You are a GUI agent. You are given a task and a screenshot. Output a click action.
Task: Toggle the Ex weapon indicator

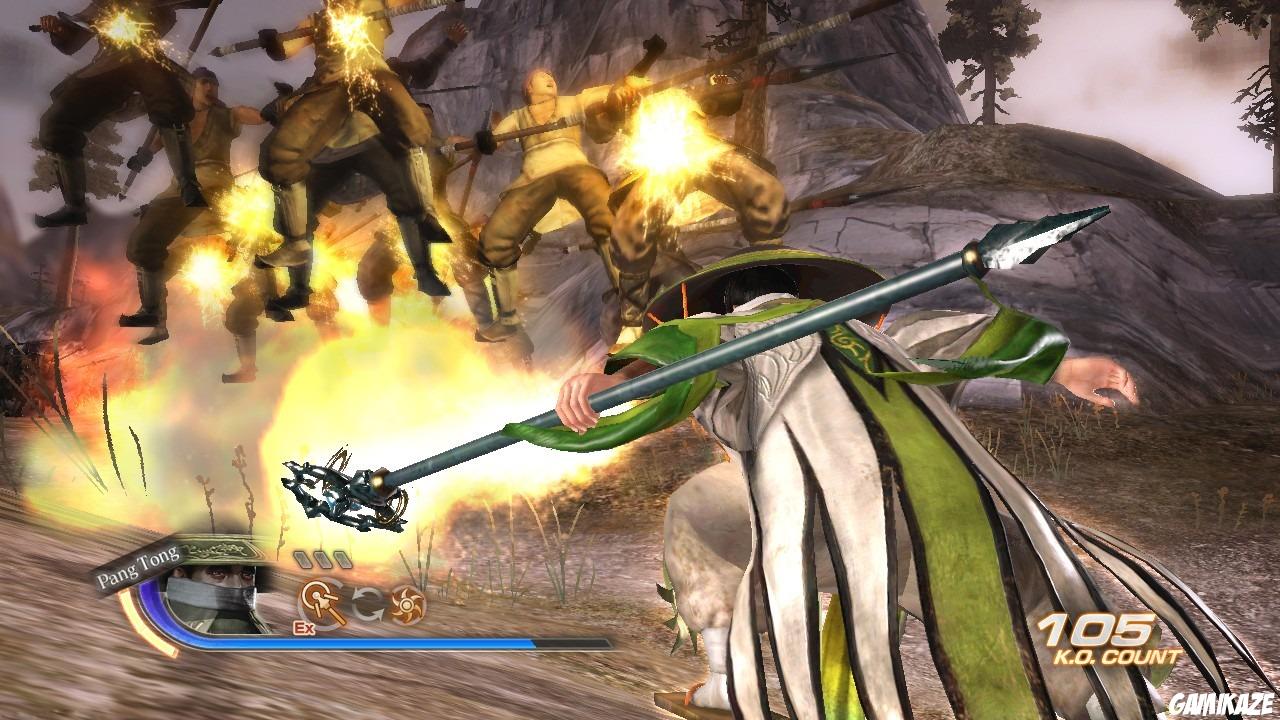pos(305,625)
